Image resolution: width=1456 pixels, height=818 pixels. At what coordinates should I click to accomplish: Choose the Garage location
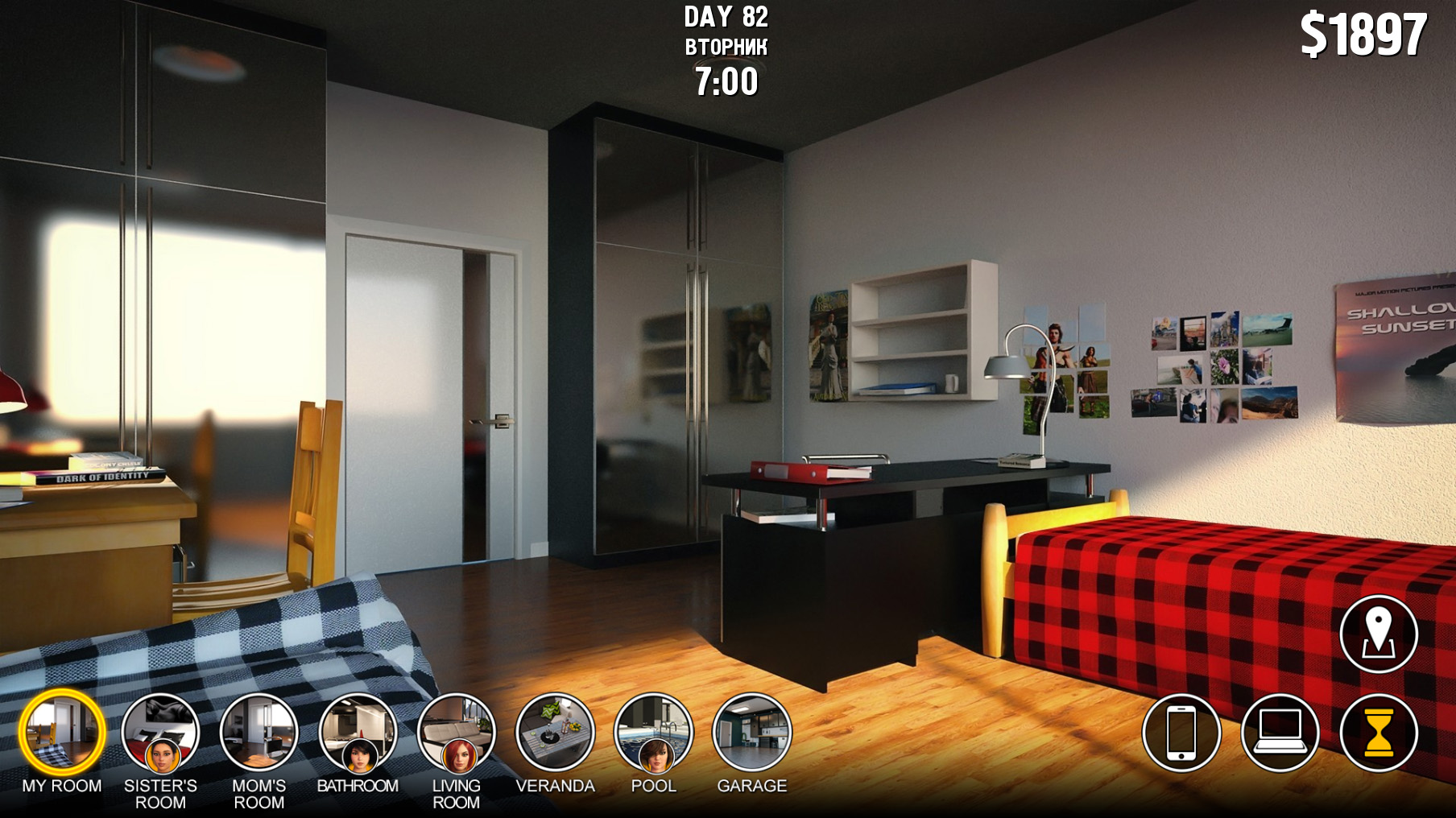[752, 733]
